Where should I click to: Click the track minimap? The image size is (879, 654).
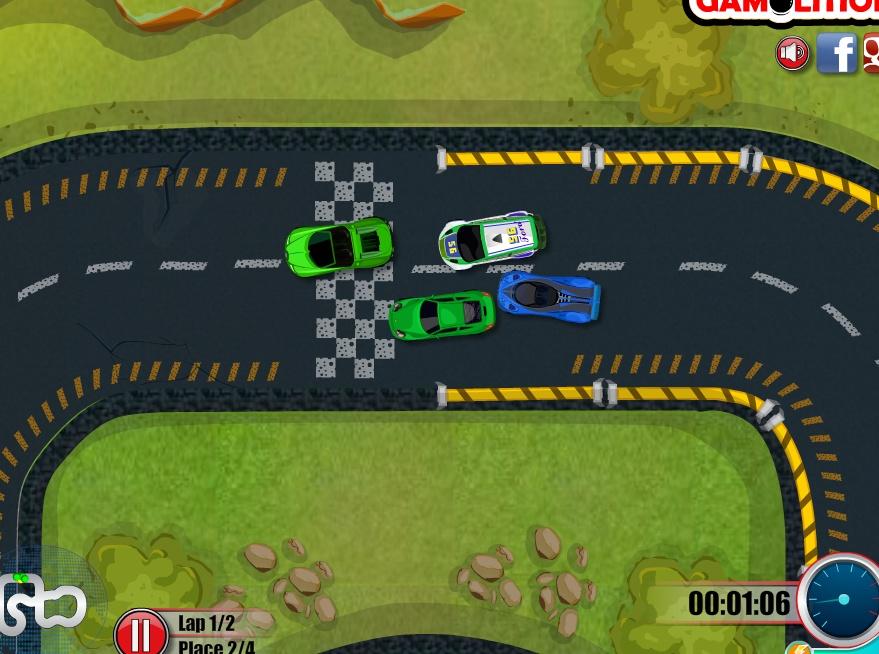42,603
